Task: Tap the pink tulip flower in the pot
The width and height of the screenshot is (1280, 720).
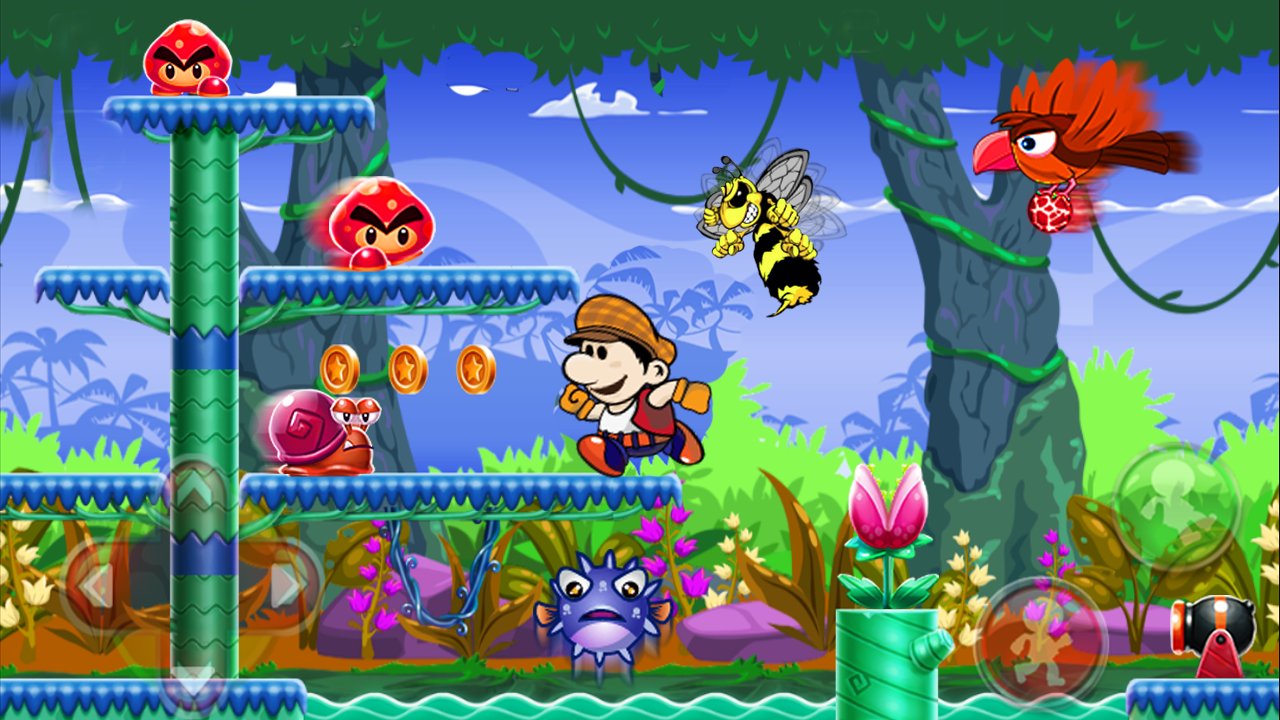Action: coord(888,505)
